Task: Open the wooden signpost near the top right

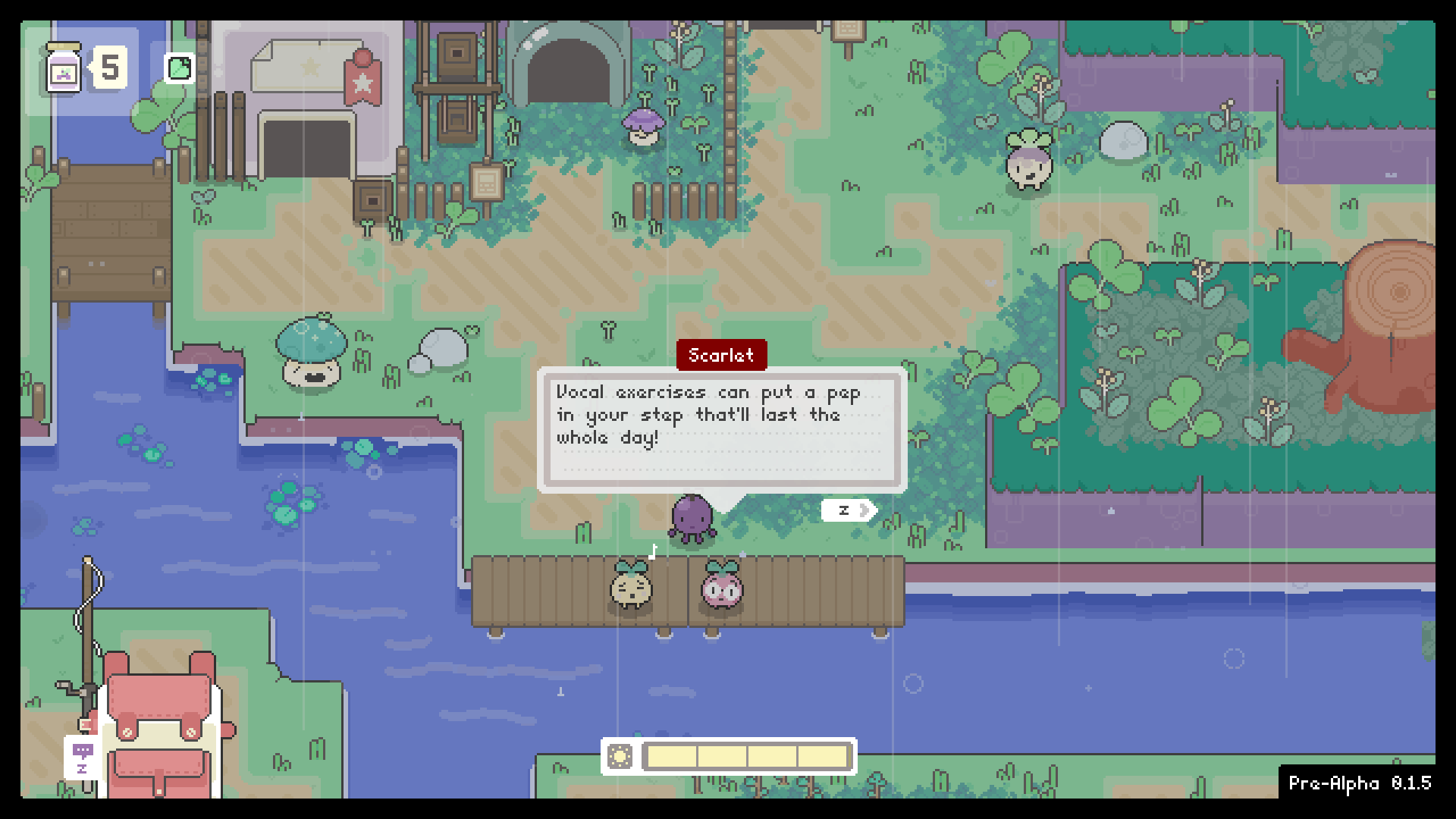Action: (x=847, y=29)
